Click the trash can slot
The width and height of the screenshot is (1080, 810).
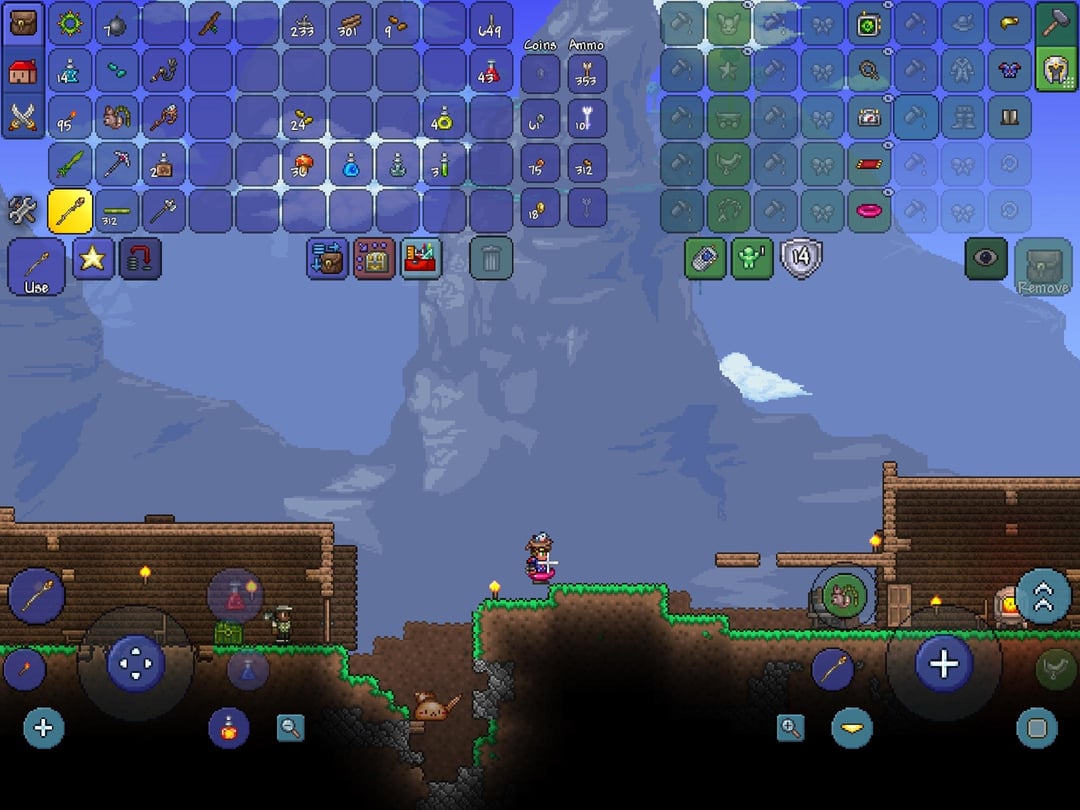[x=490, y=259]
